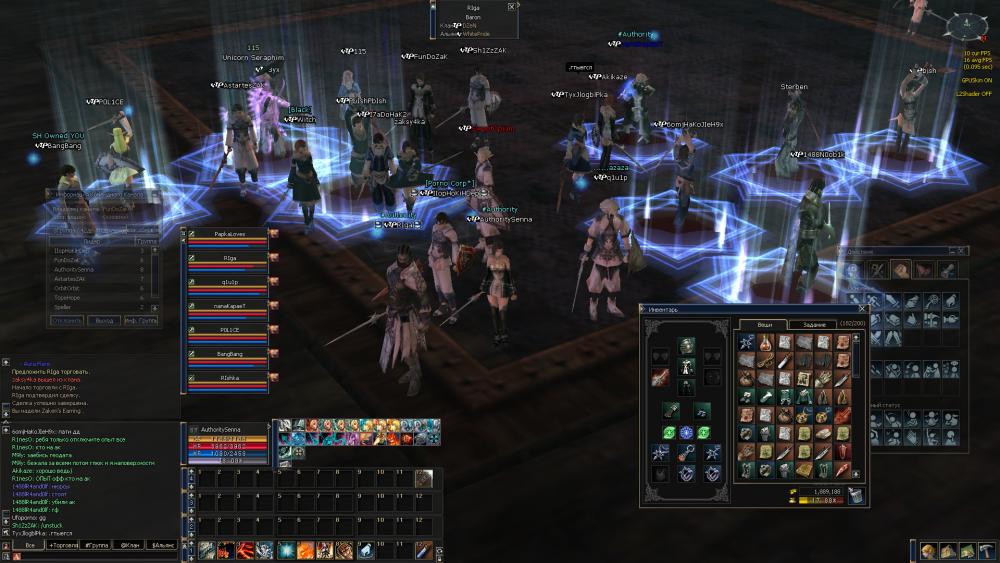The image size is (1000, 563).
Task: Click the Инф. Группы button
Action: click(141, 321)
